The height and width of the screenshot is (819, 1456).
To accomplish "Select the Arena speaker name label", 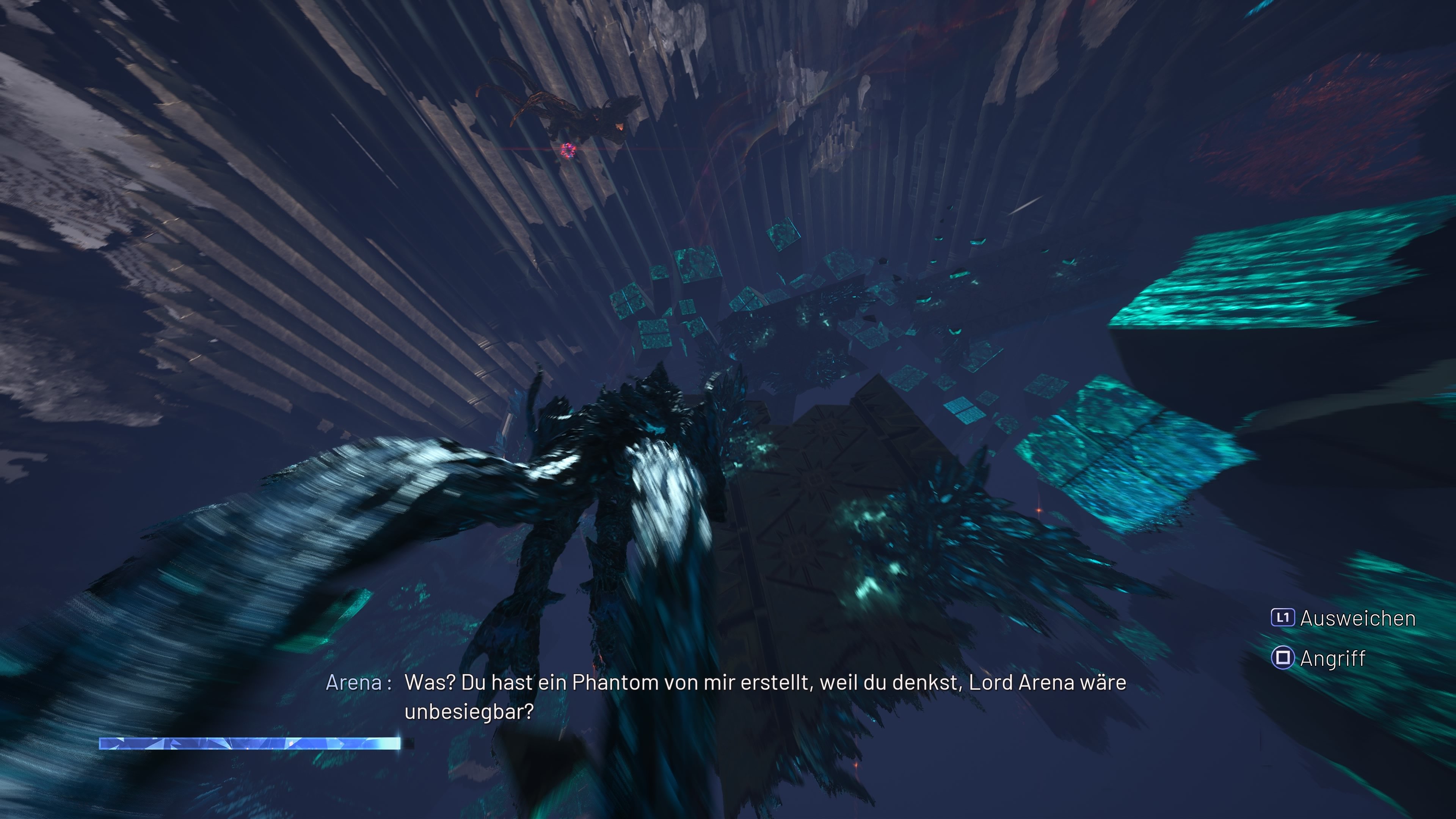I will click(356, 684).
